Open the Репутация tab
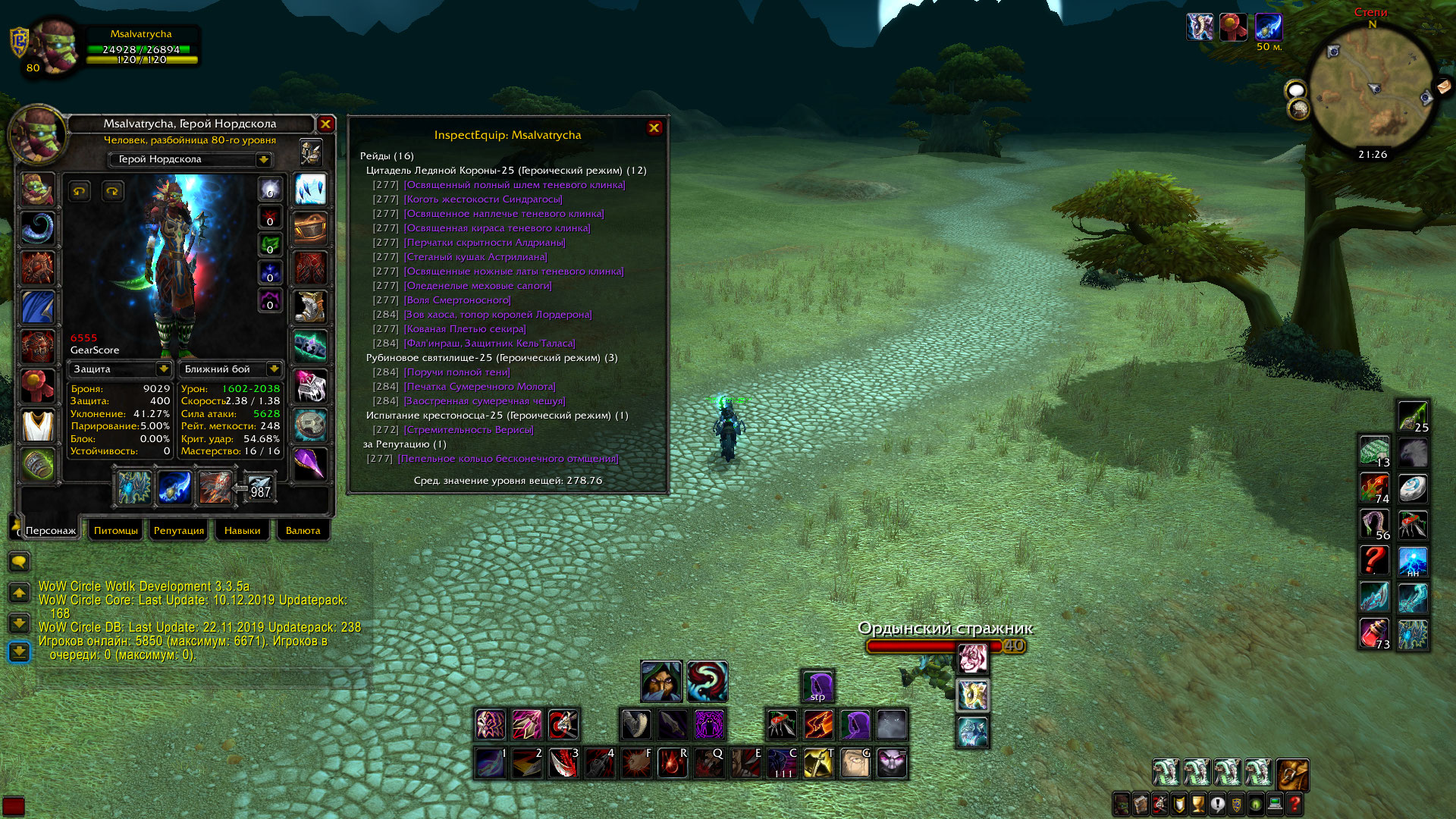 tap(179, 530)
